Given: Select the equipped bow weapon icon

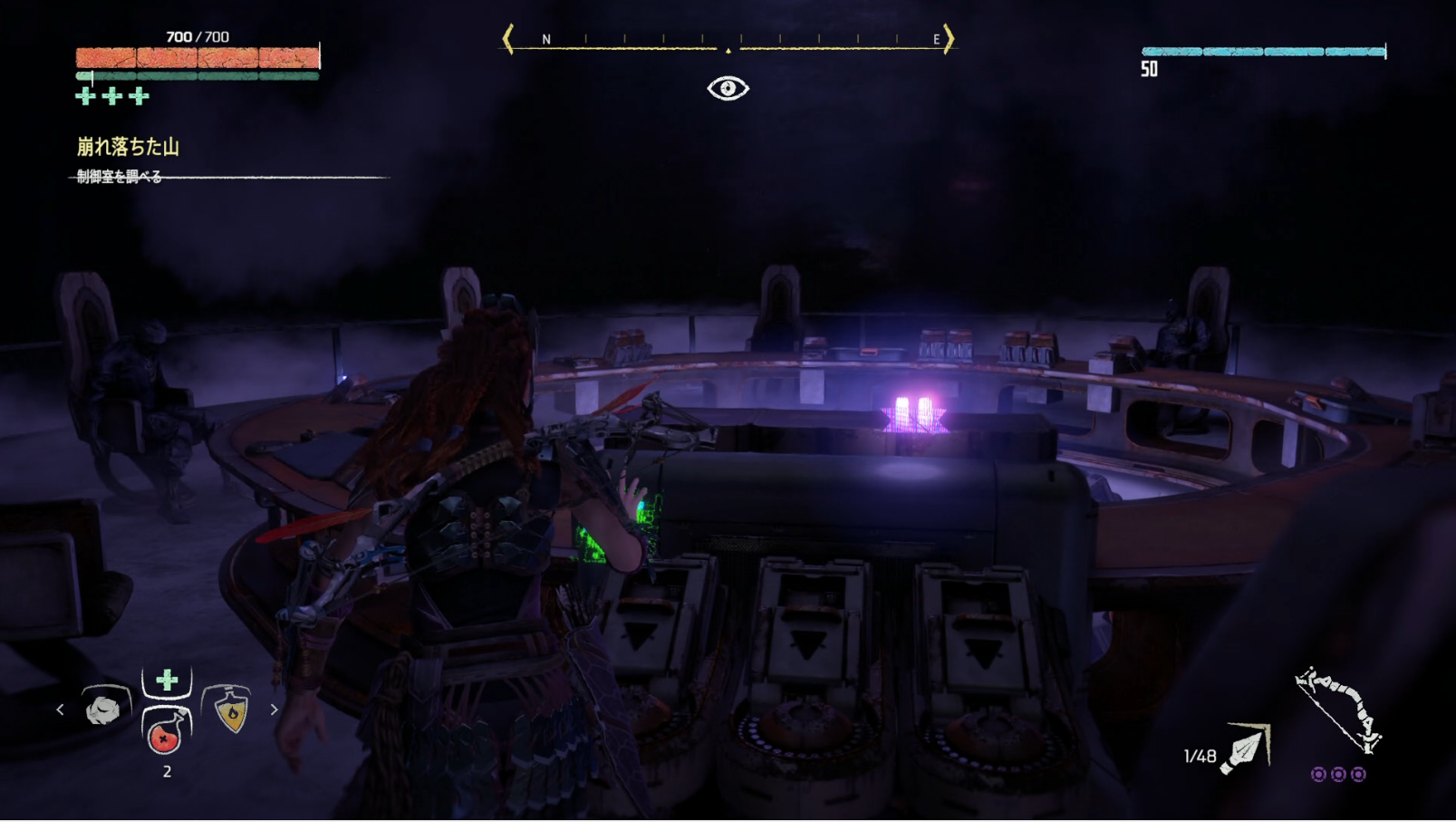Looking at the screenshot, I should [x=1338, y=710].
